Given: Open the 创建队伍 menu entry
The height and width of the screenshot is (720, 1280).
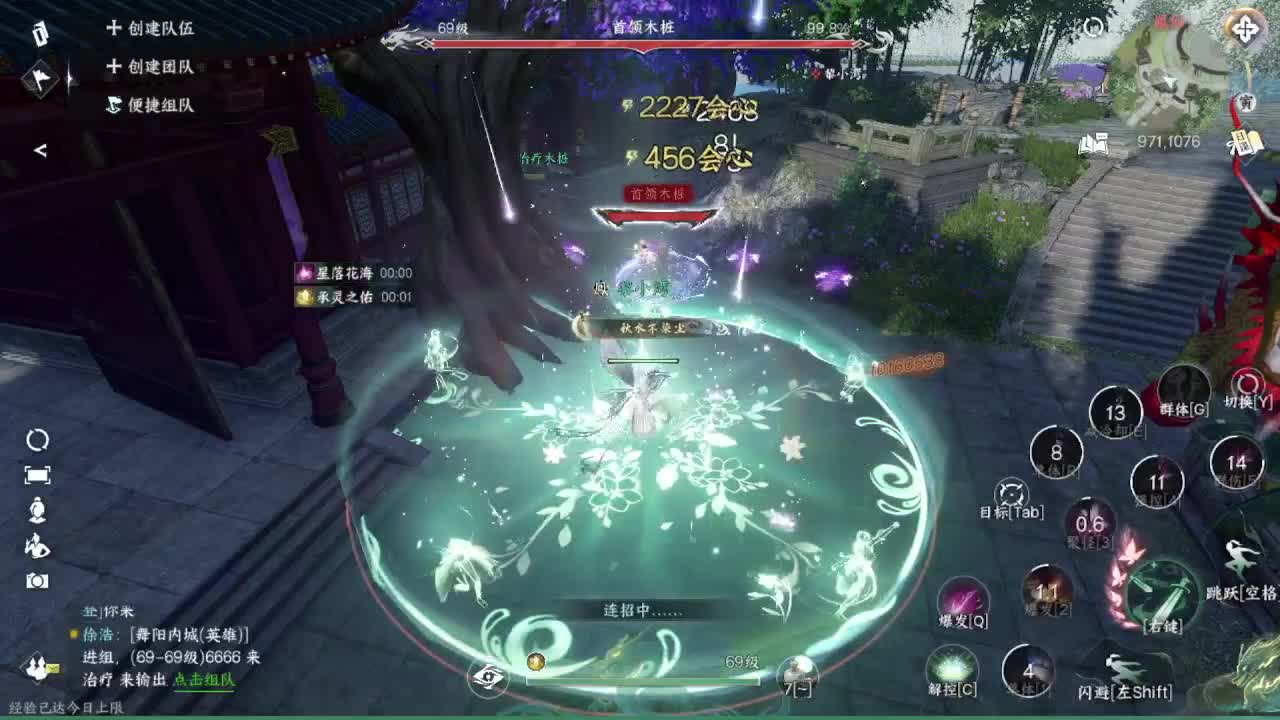Looking at the screenshot, I should pos(160,30).
